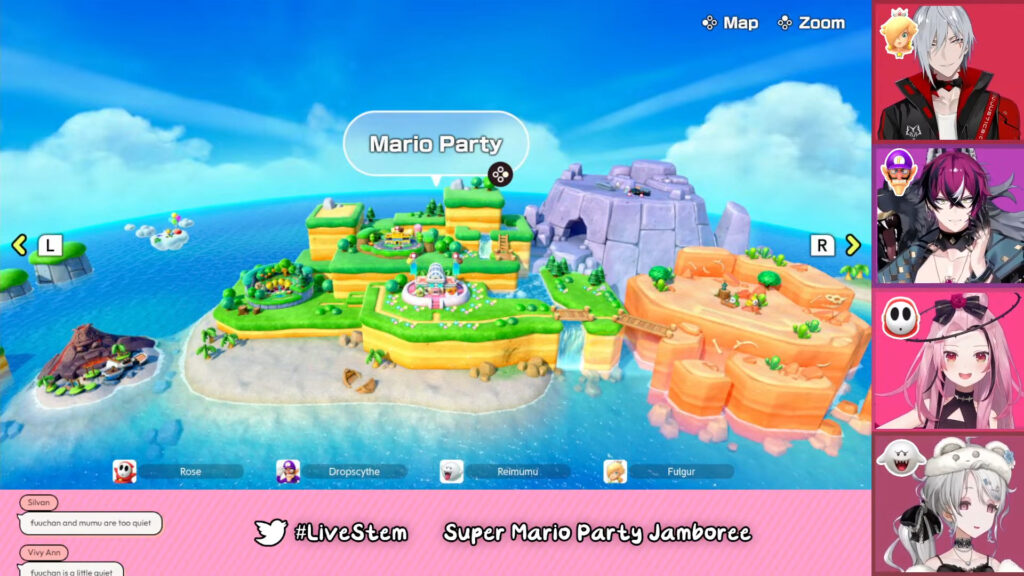Click the Silvan chat message
1024x576 pixels.
click(x=90, y=523)
